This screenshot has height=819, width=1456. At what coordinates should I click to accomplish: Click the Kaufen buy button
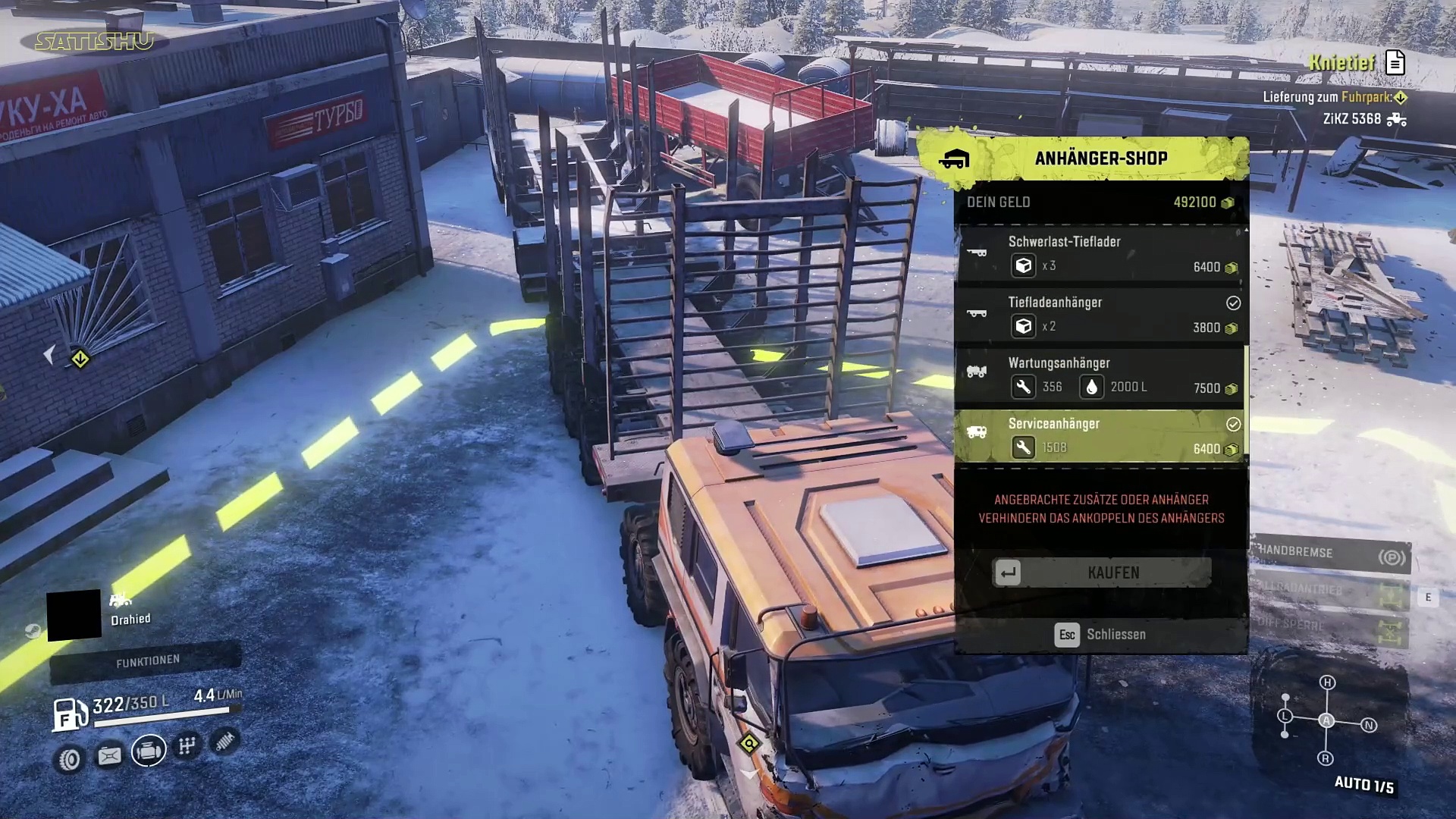tap(1102, 573)
